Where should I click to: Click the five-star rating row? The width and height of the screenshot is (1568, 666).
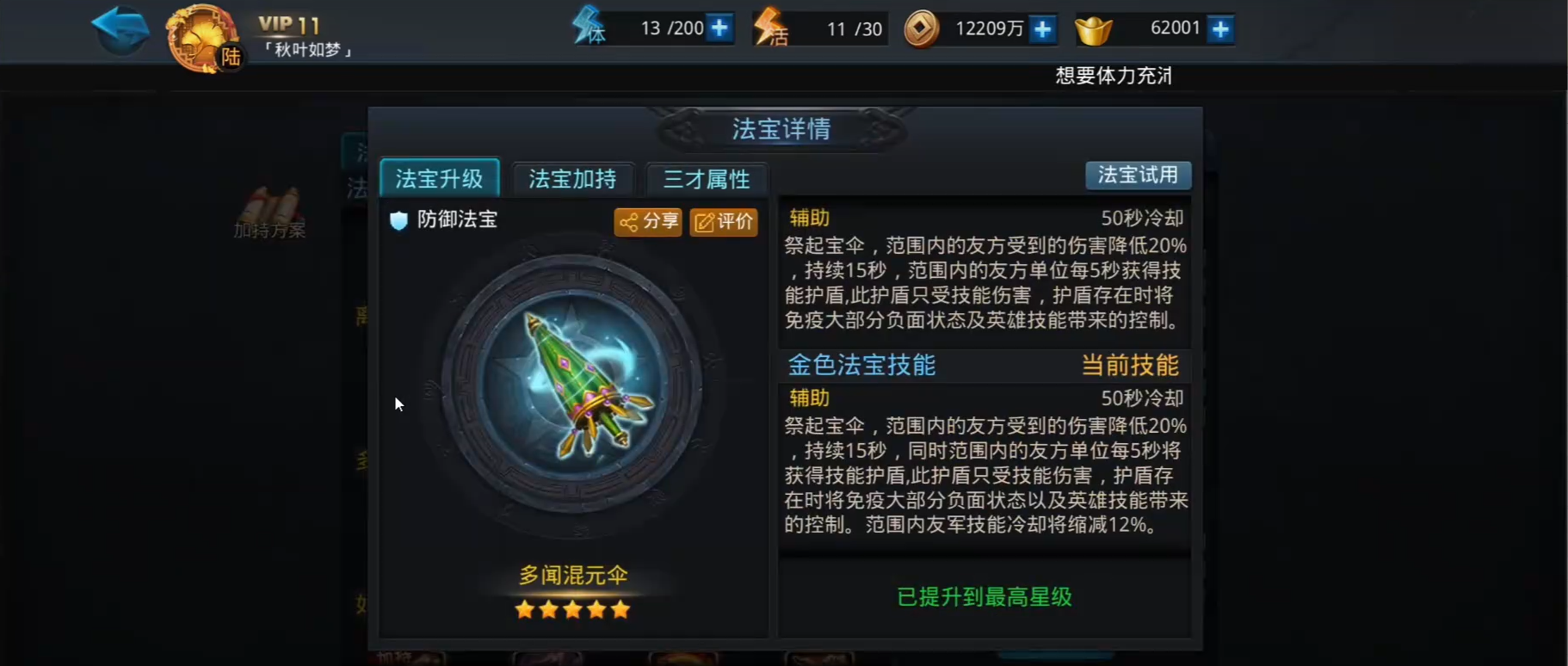571,608
